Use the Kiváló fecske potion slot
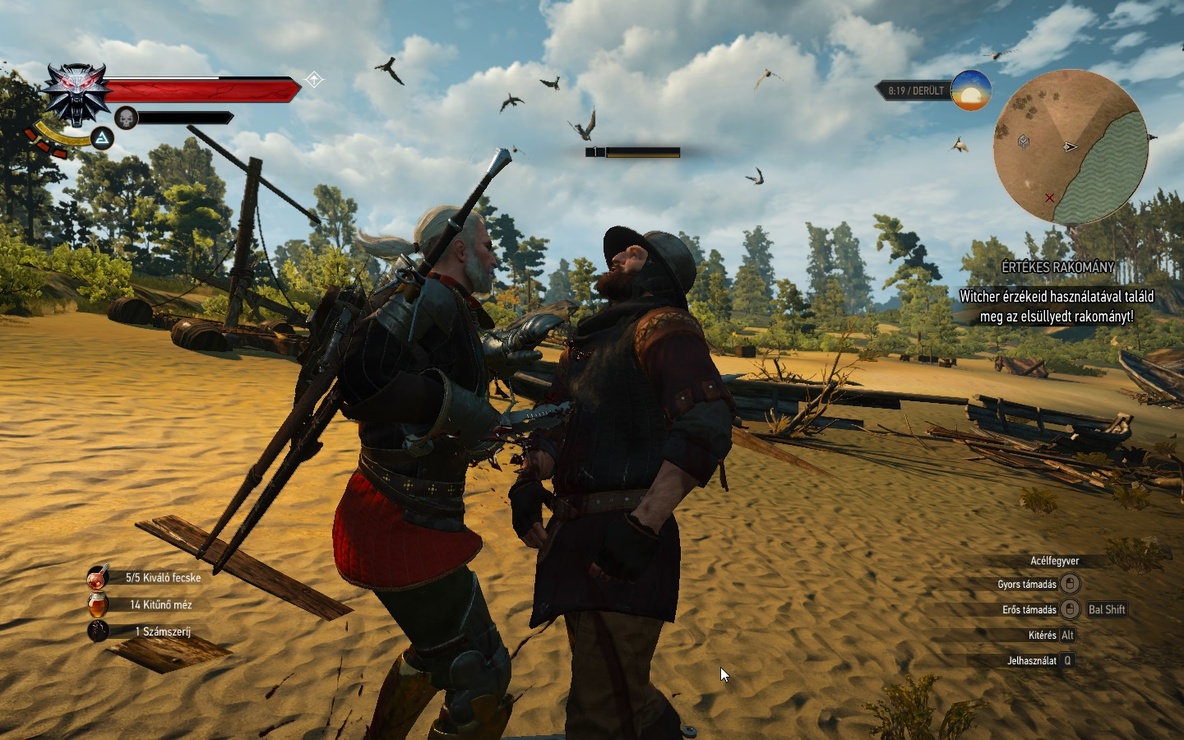The image size is (1184, 740). (x=98, y=577)
